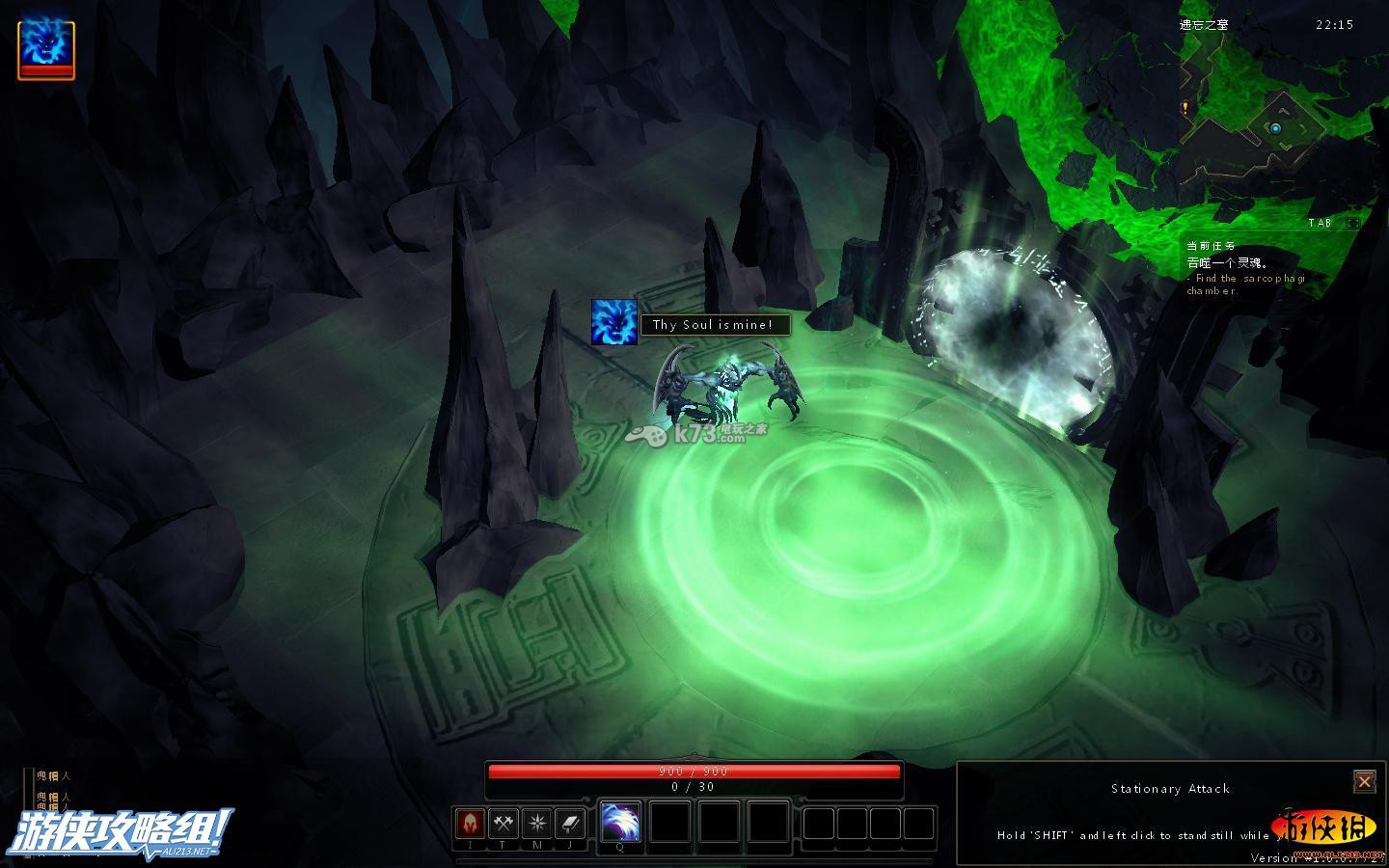Select the blue flame character portrait
Screen dimensions: 1389x868
pos(45,48)
